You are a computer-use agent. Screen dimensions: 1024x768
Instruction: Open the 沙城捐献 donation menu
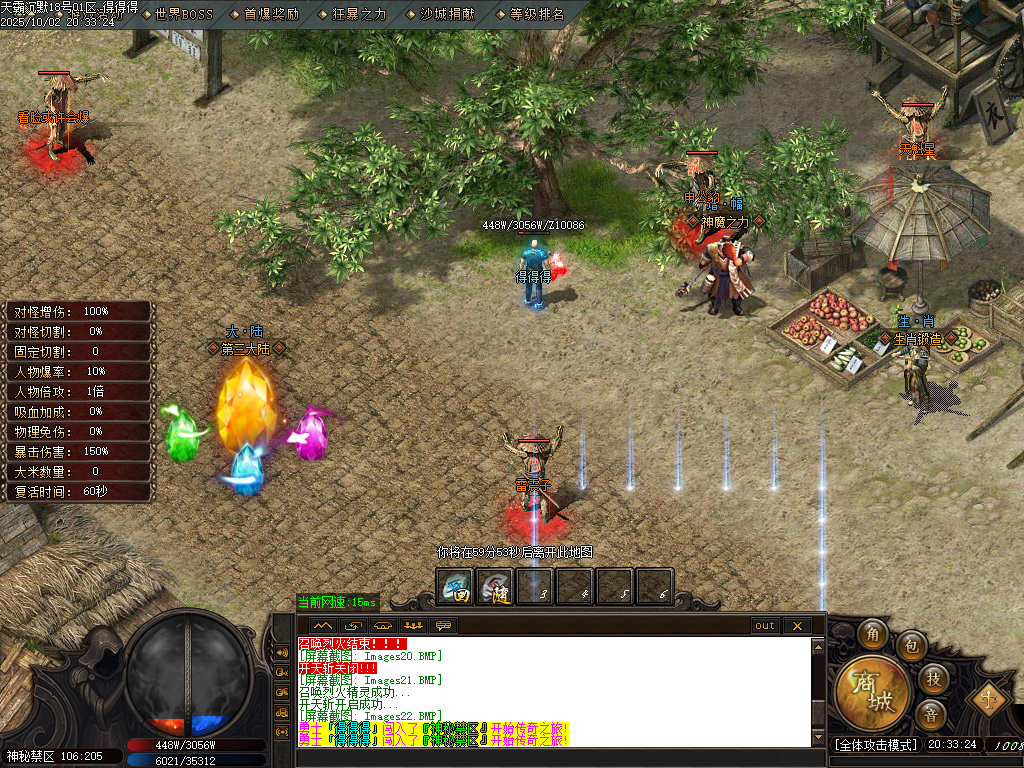(x=448, y=14)
